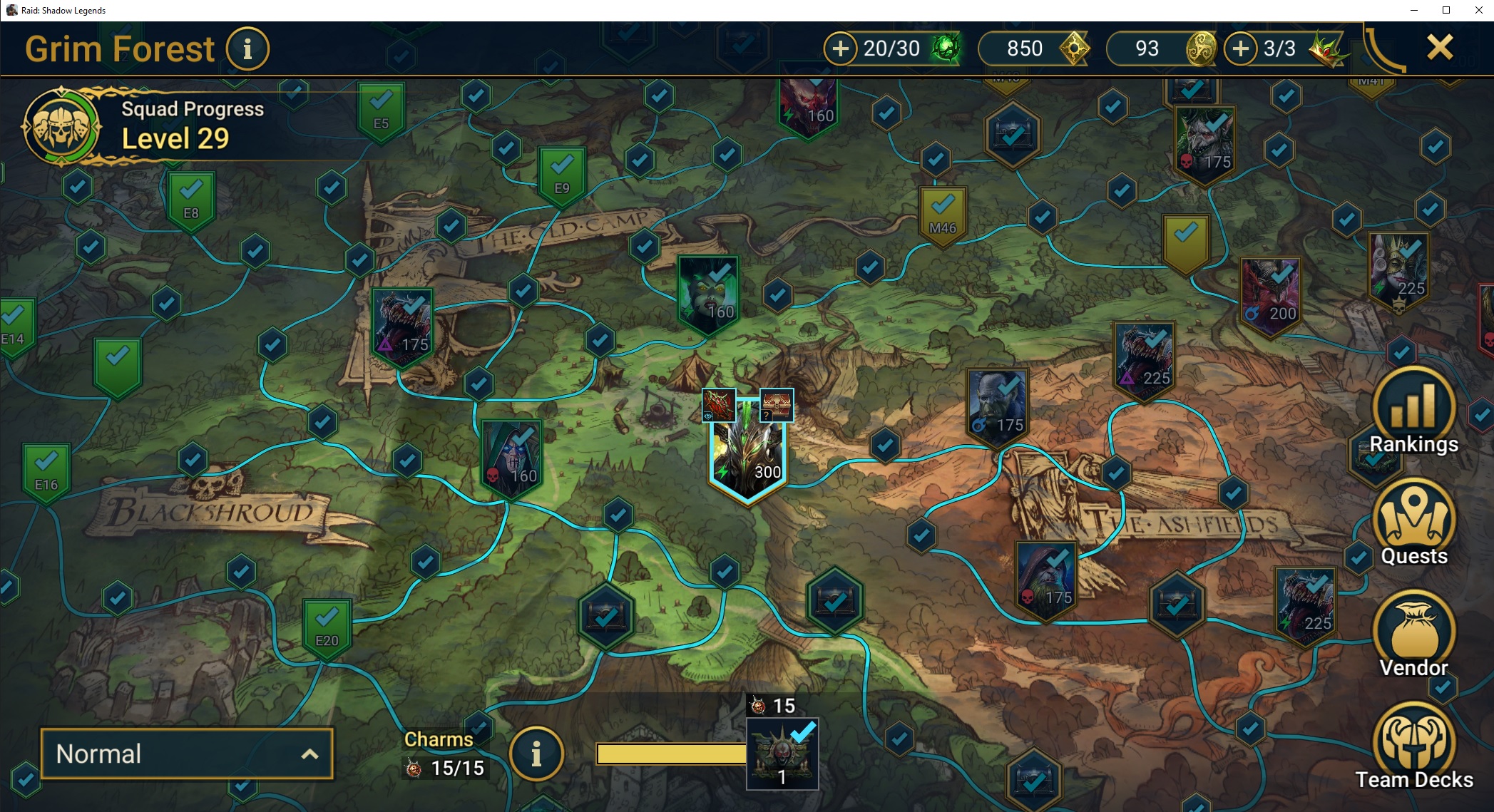Select the E16 green banner node
The height and width of the screenshot is (812, 1494).
coord(46,472)
